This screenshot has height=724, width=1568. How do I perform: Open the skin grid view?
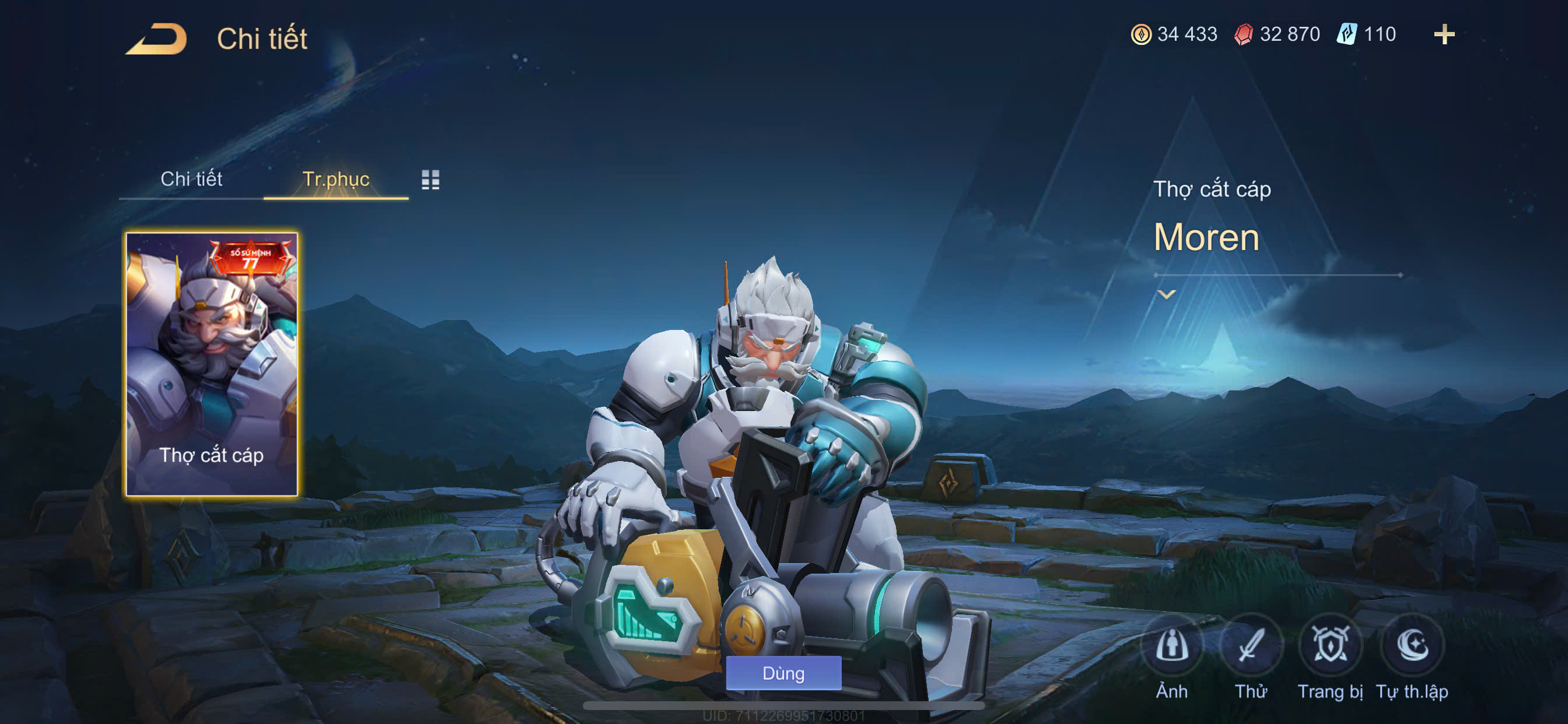click(x=430, y=180)
